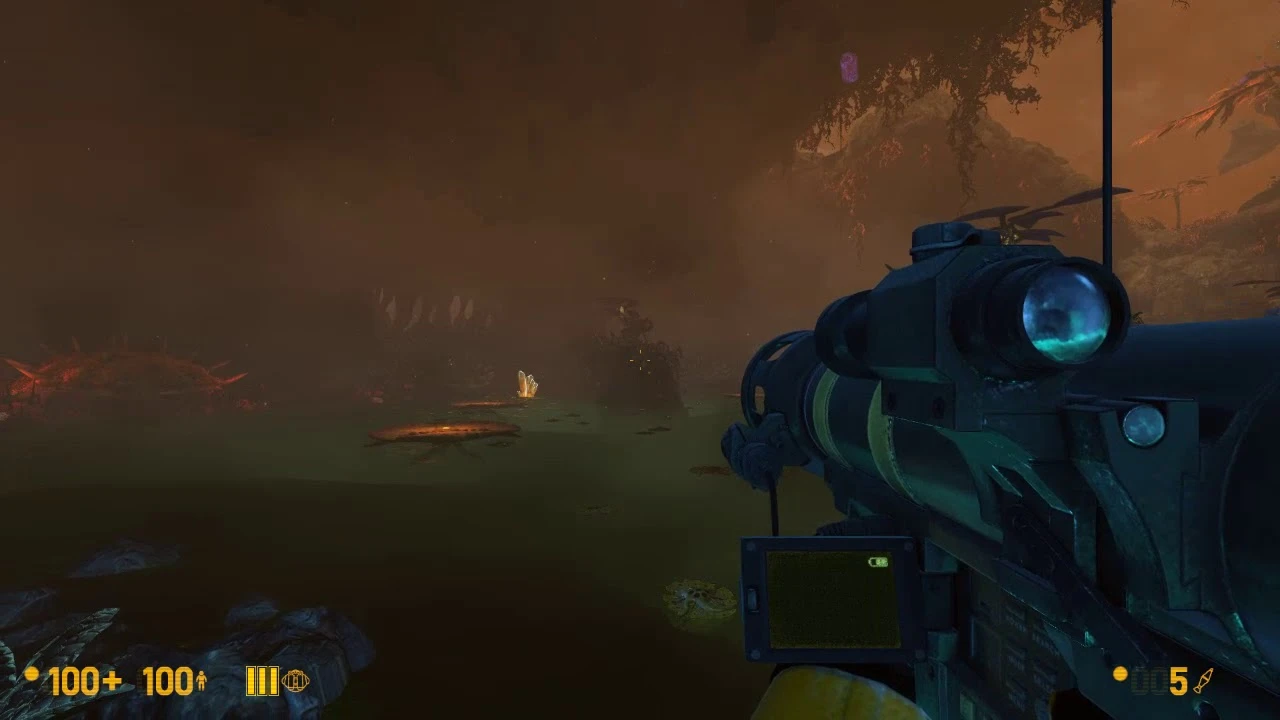The image size is (1280, 720).
Task: Click the health value reading 100+
Action: (85, 681)
